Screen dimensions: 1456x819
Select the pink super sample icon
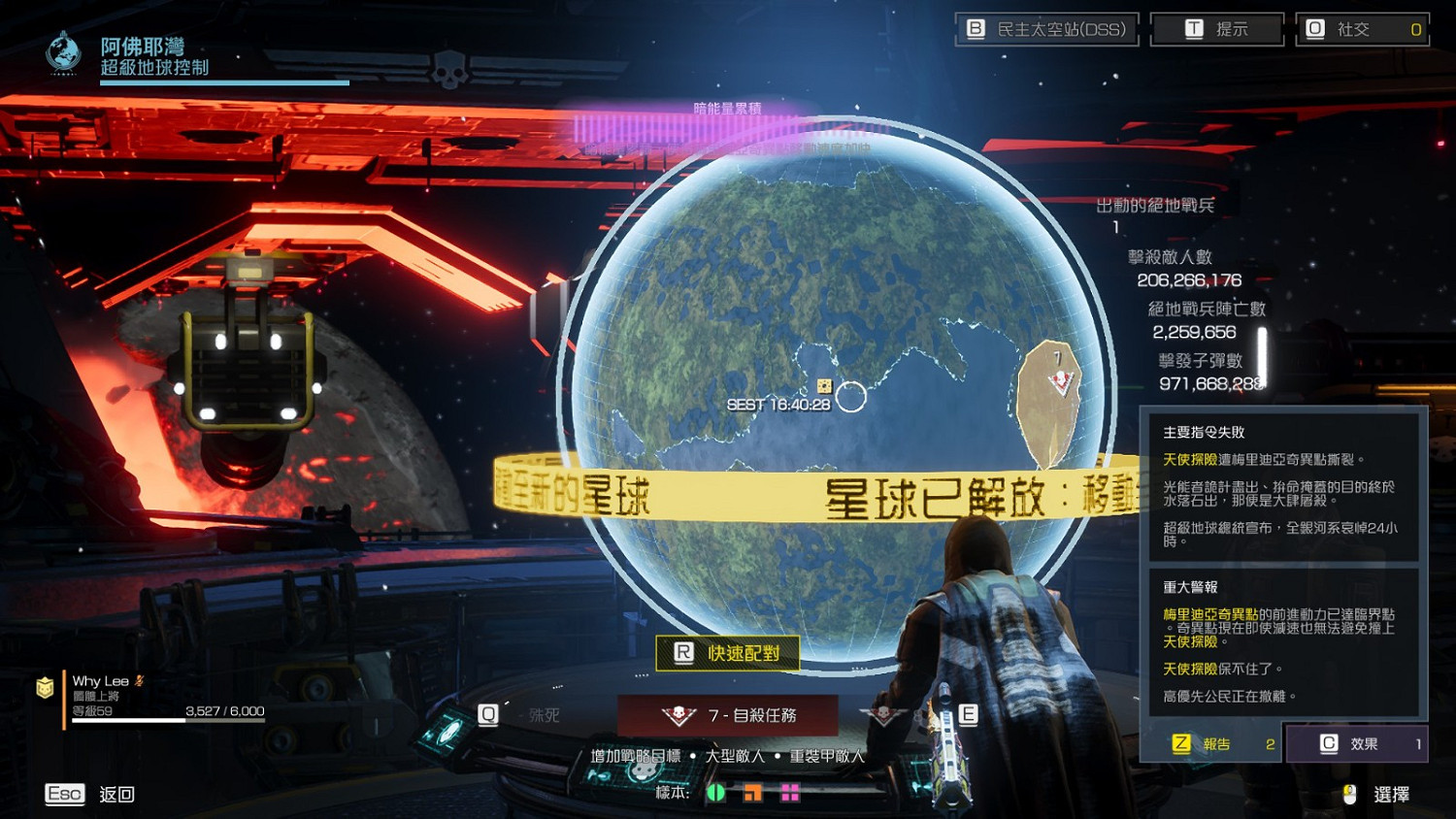pyautogui.click(x=789, y=793)
